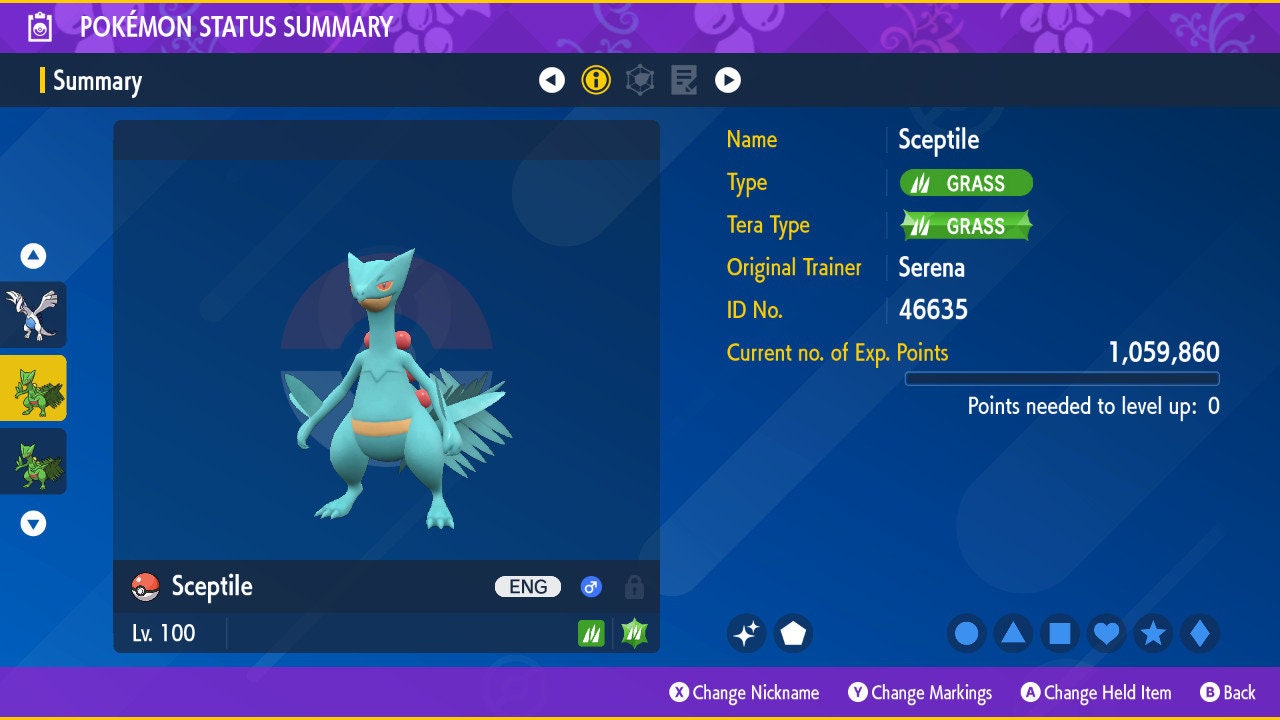The width and height of the screenshot is (1280, 720).
Task: Click the white pentagon origin mark
Action: tap(793, 633)
